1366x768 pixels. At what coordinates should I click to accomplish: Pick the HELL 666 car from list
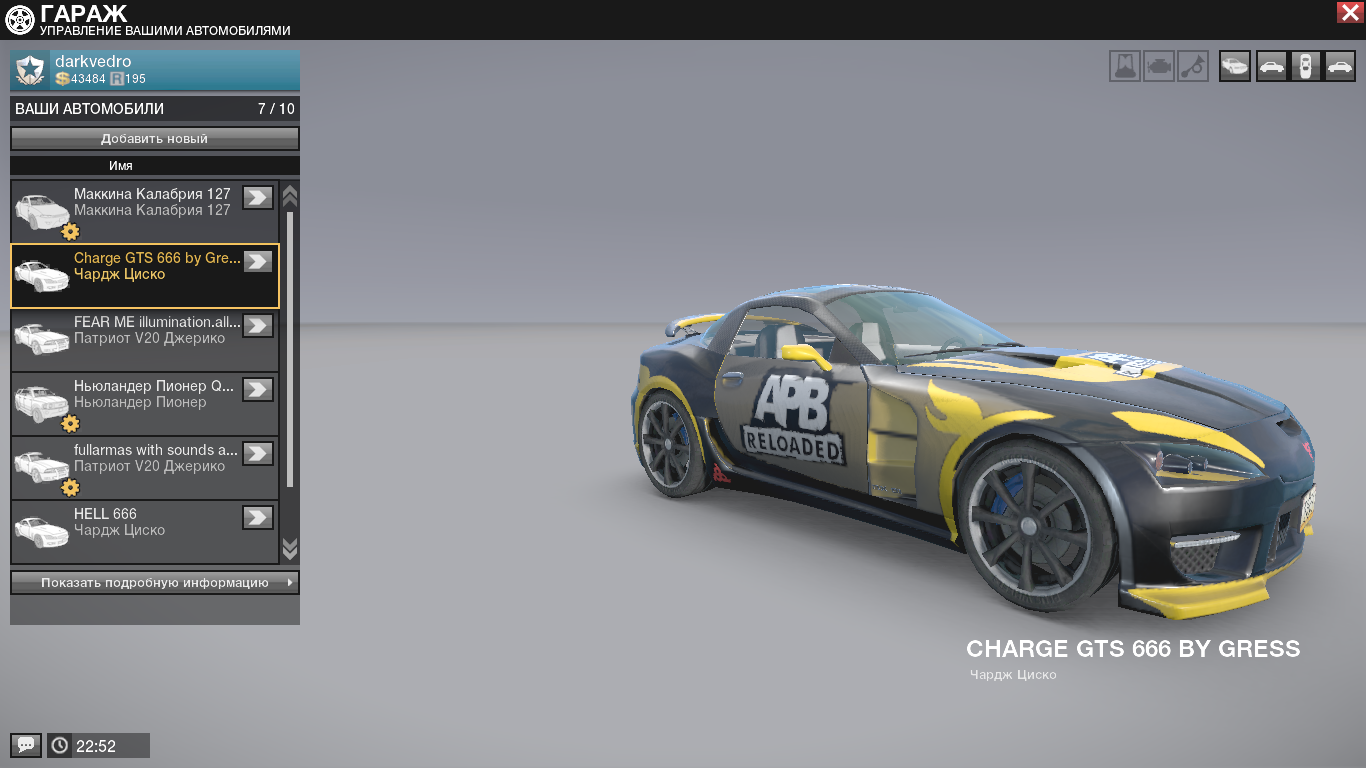tap(140, 531)
